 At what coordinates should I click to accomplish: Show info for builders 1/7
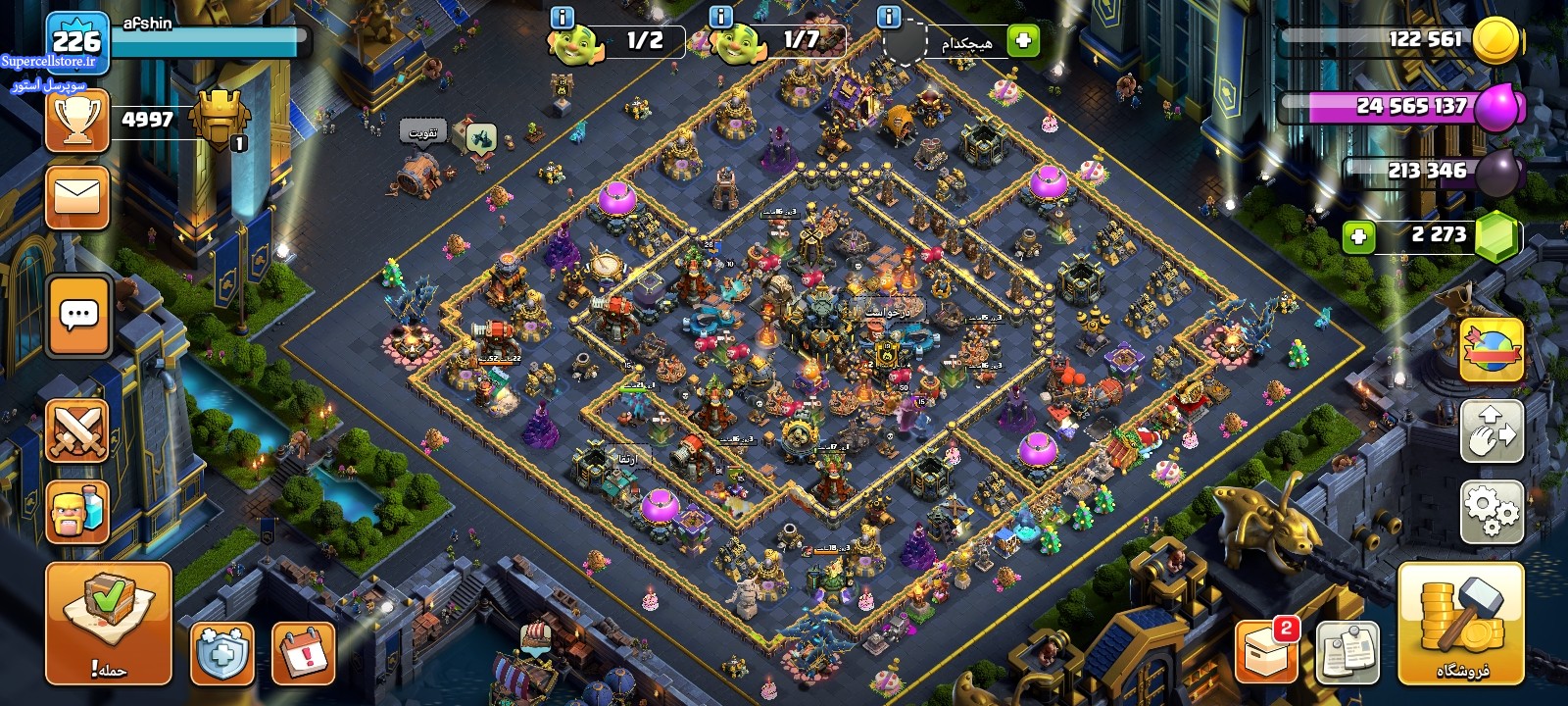point(720,17)
